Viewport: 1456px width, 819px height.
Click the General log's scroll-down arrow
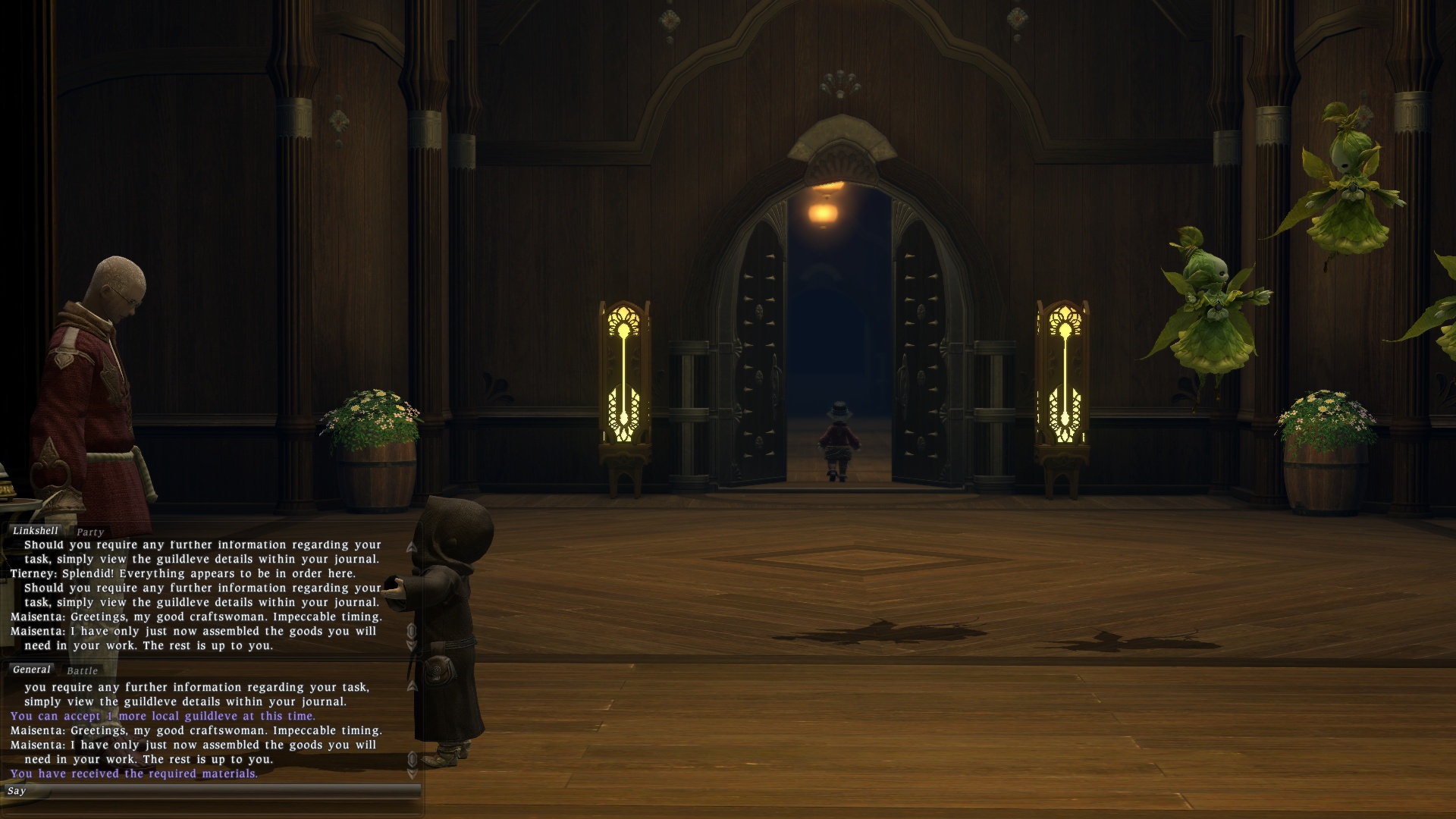tap(412, 774)
